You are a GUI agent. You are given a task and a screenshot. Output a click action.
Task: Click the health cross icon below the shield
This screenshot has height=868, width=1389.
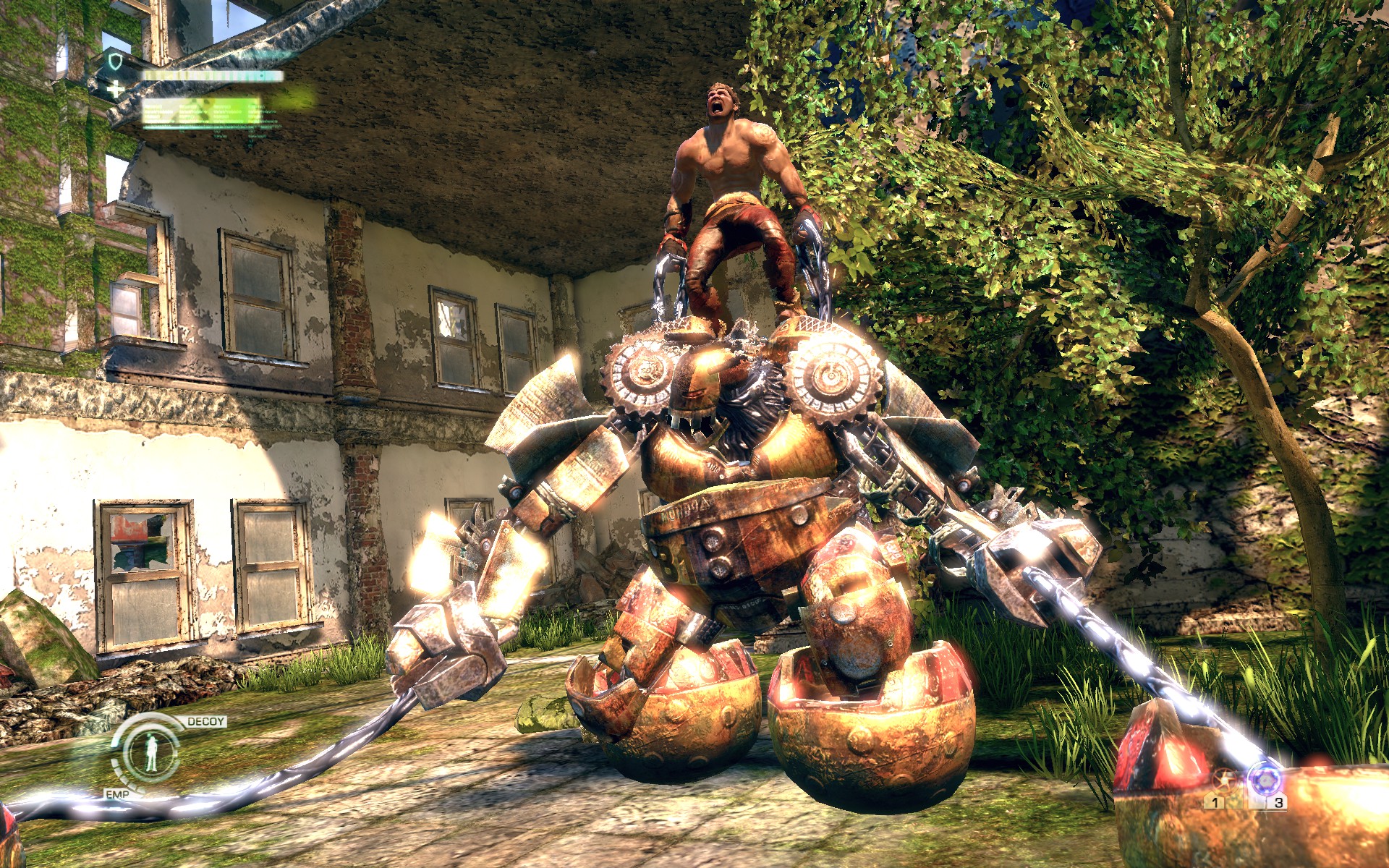(x=115, y=90)
